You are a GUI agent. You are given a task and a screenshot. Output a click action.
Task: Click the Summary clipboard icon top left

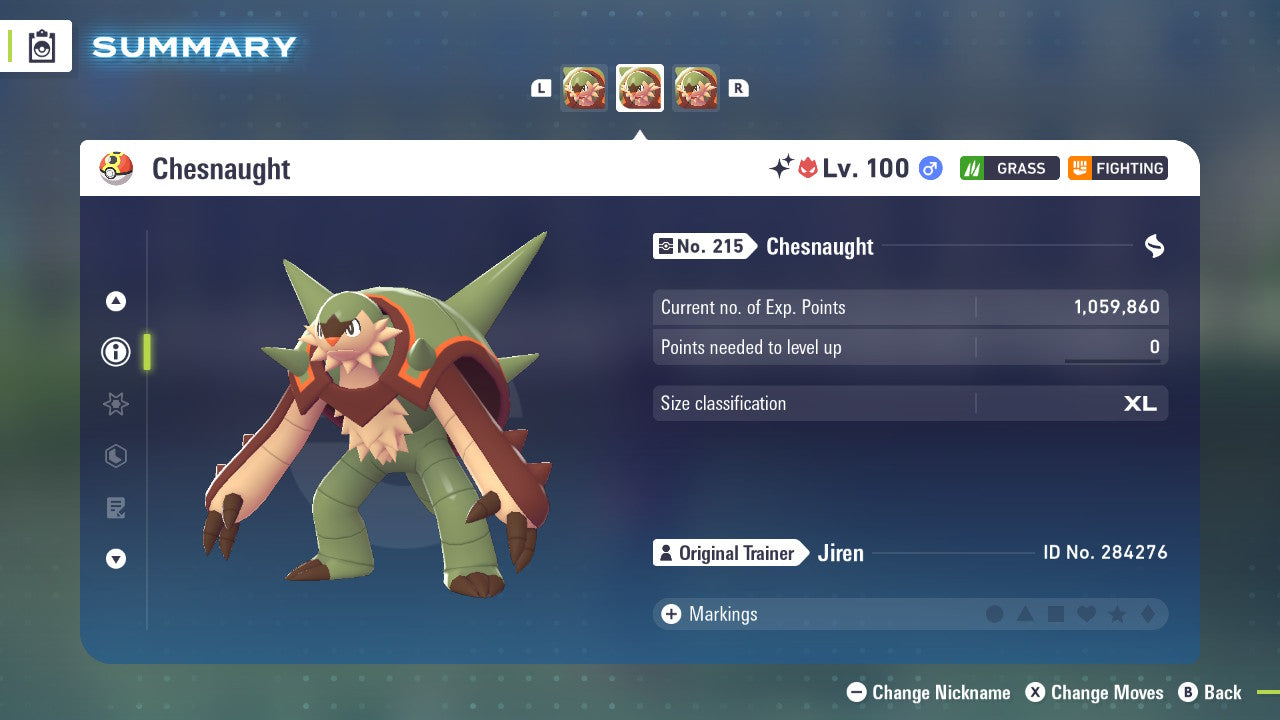[x=42, y=45]
